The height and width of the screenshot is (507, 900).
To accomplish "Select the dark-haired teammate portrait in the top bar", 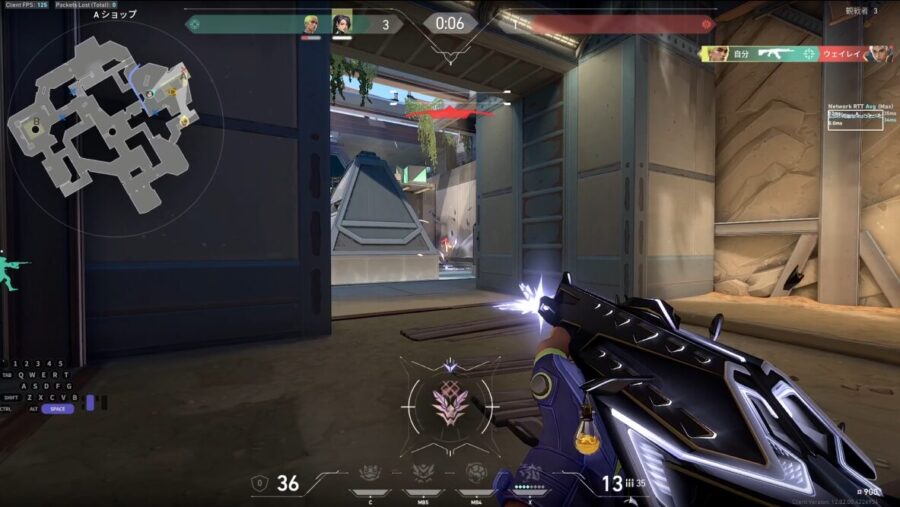I will [x=341, y=24].
